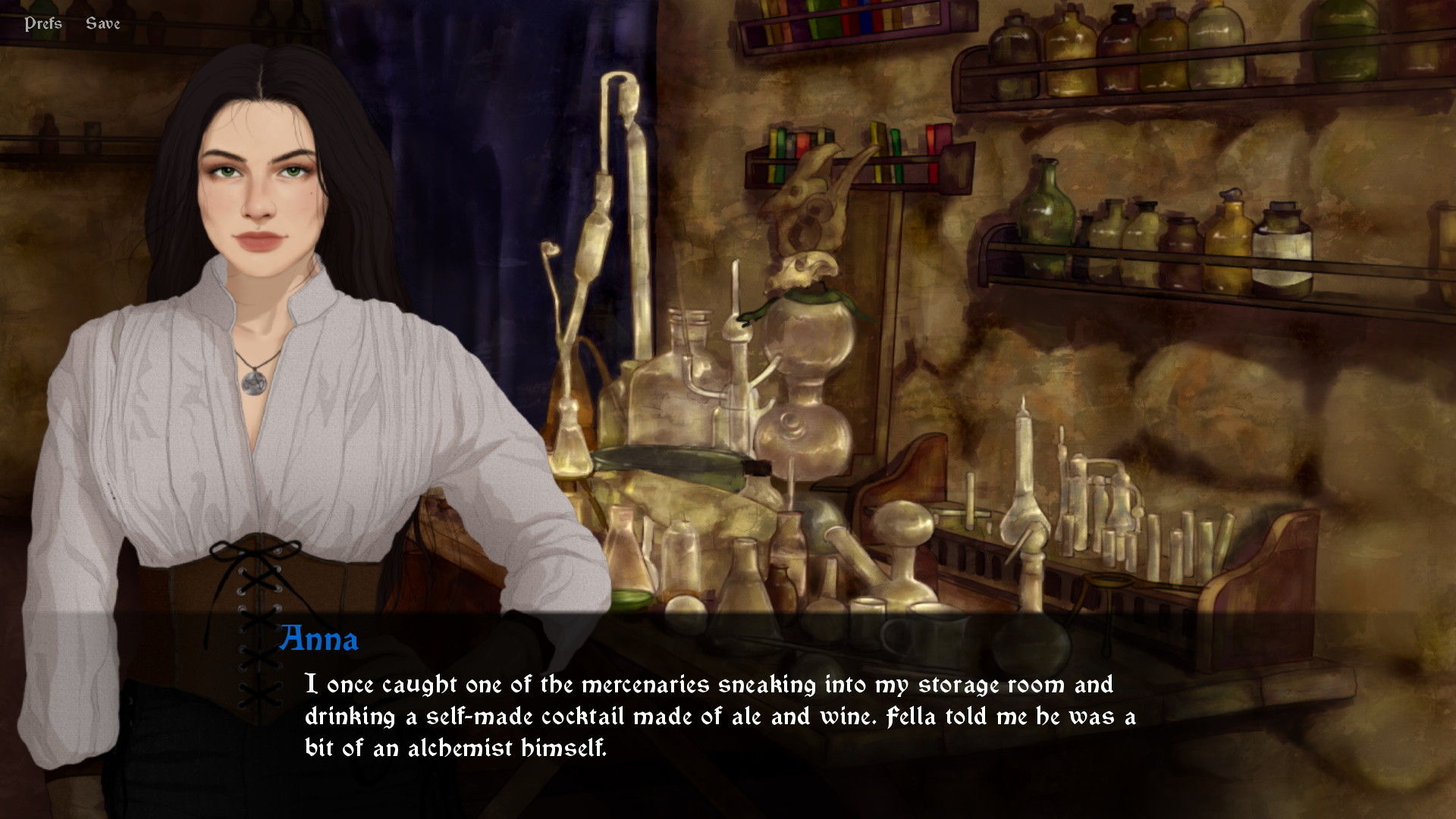Click the corset lacing on Anna's waist
The width and height of the screenshot is (1456, 819).
click(258, 599)
